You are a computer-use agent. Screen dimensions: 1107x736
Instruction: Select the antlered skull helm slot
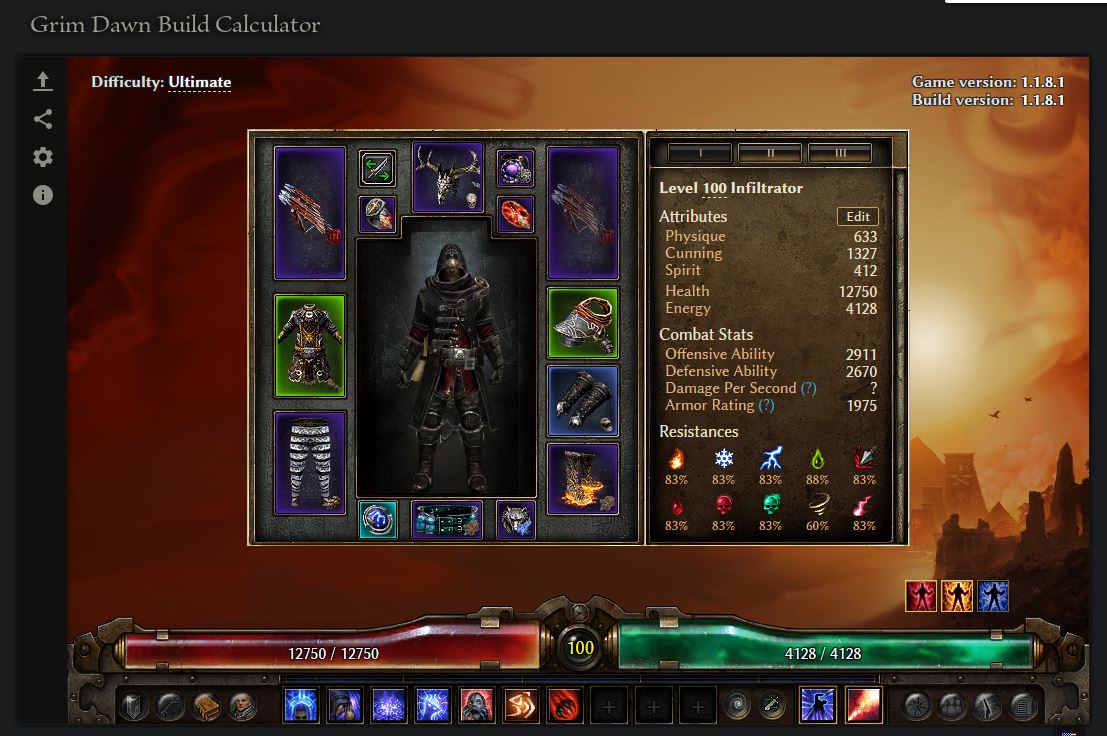[x=447, y=177]
